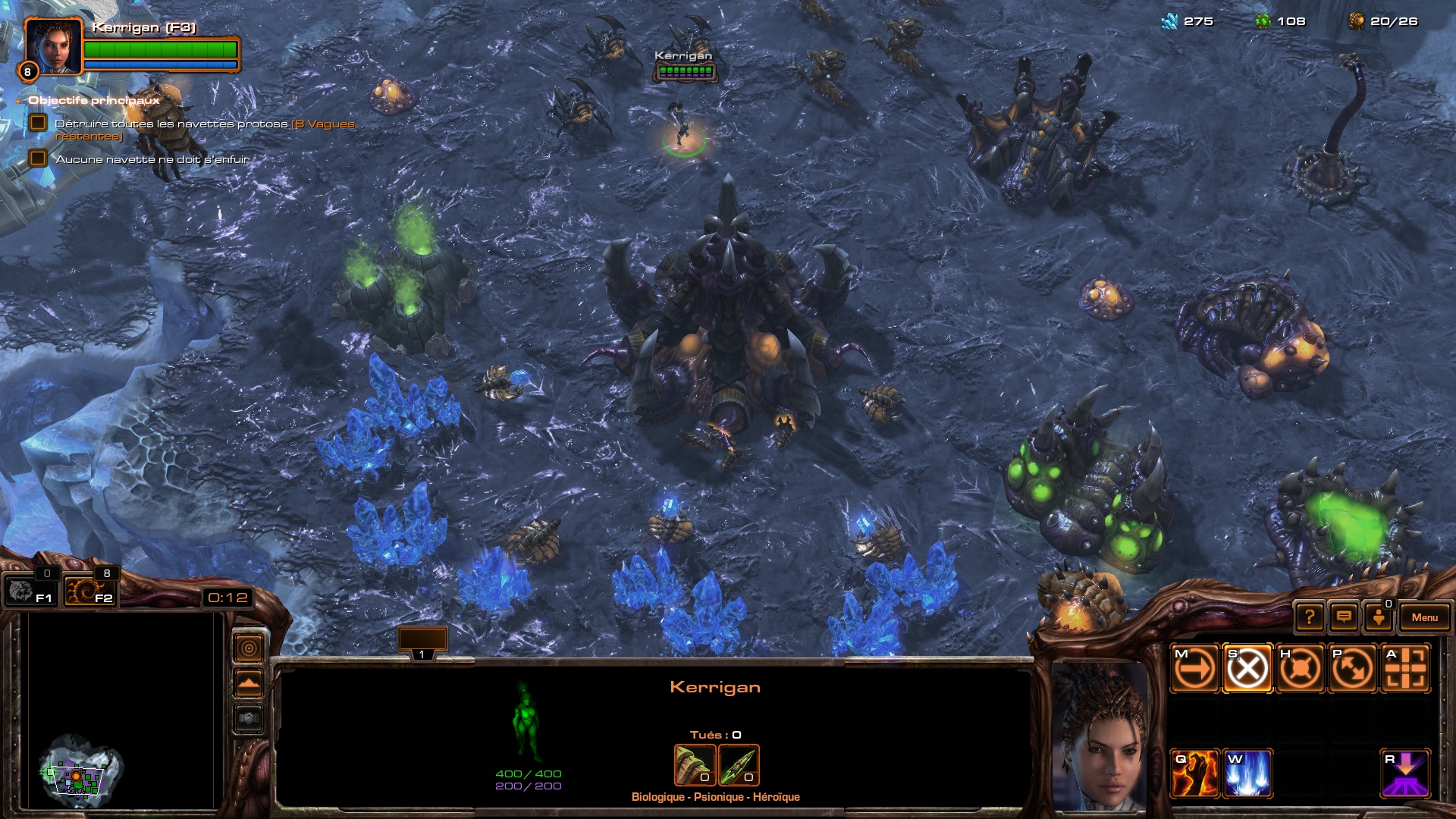Activate the Hold Position command

pyautogui.click(x=1300, y=669)
